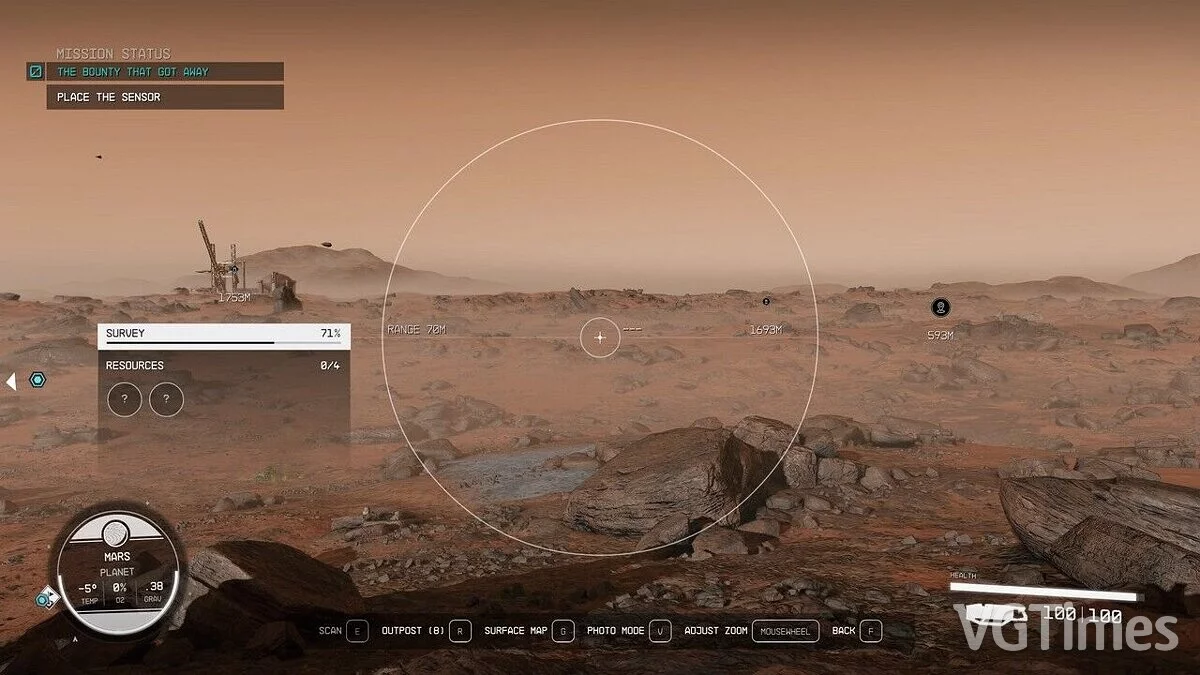Click the hexagon icon beside the left arrow
Image resolution: width=1200 pixels, height=675 pixels.
pyautogui.click(x=37, y=380)
